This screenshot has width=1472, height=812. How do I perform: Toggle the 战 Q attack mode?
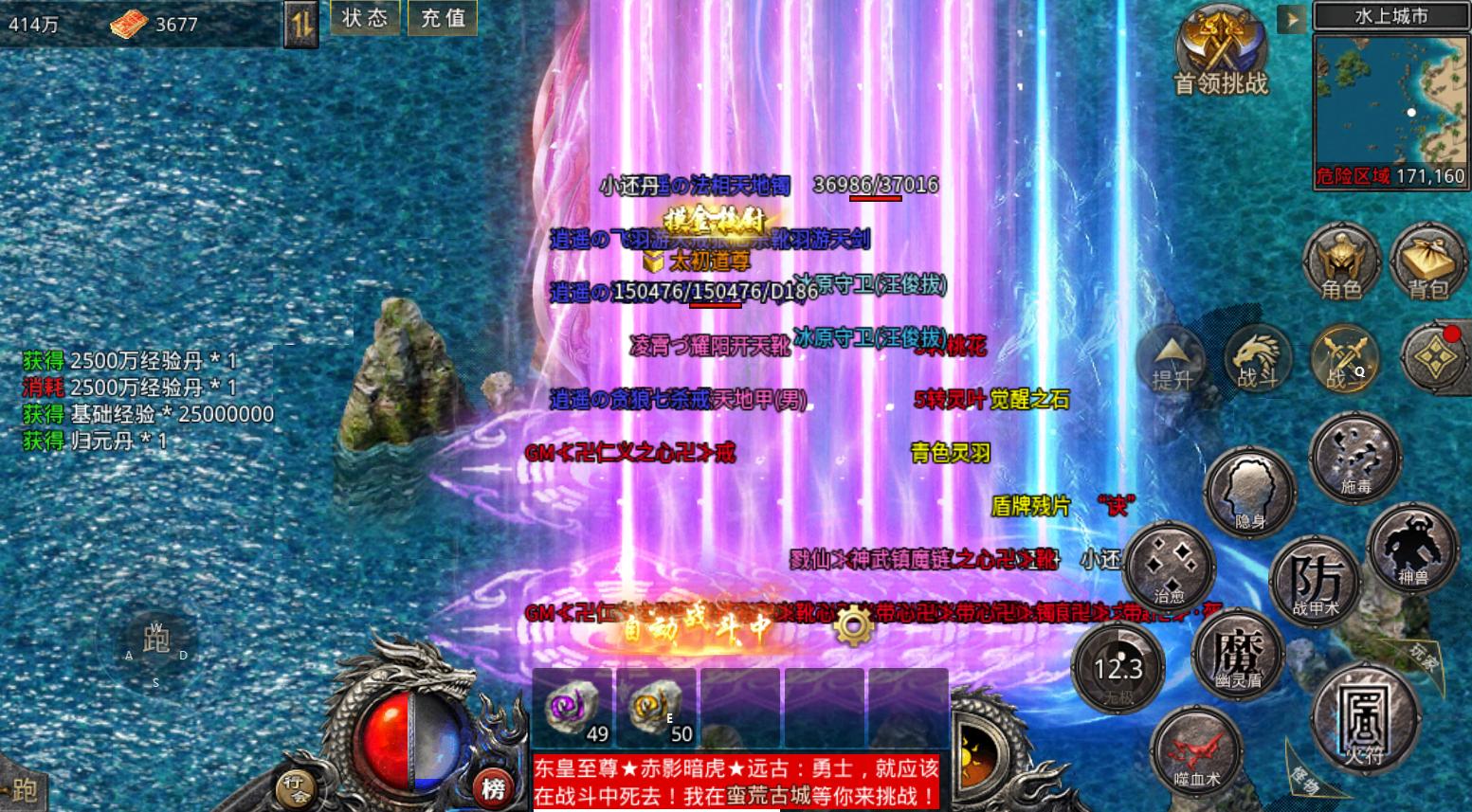coord(1346,358)
